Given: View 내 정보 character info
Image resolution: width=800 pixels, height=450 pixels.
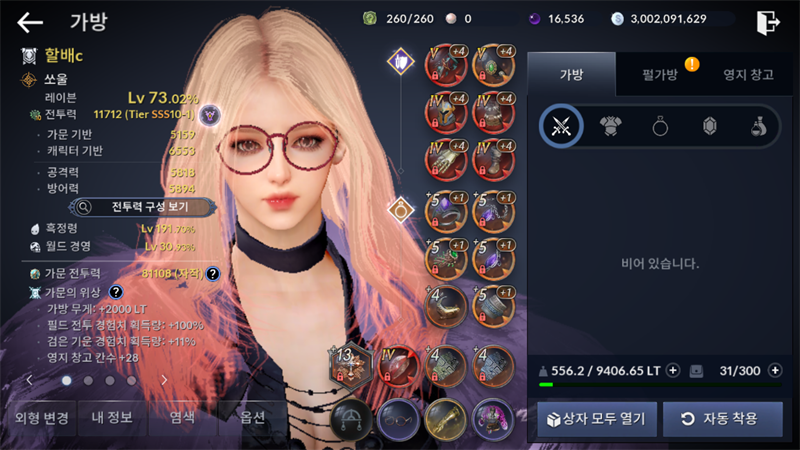Looking at the screenshot, I should click(106, 418).
